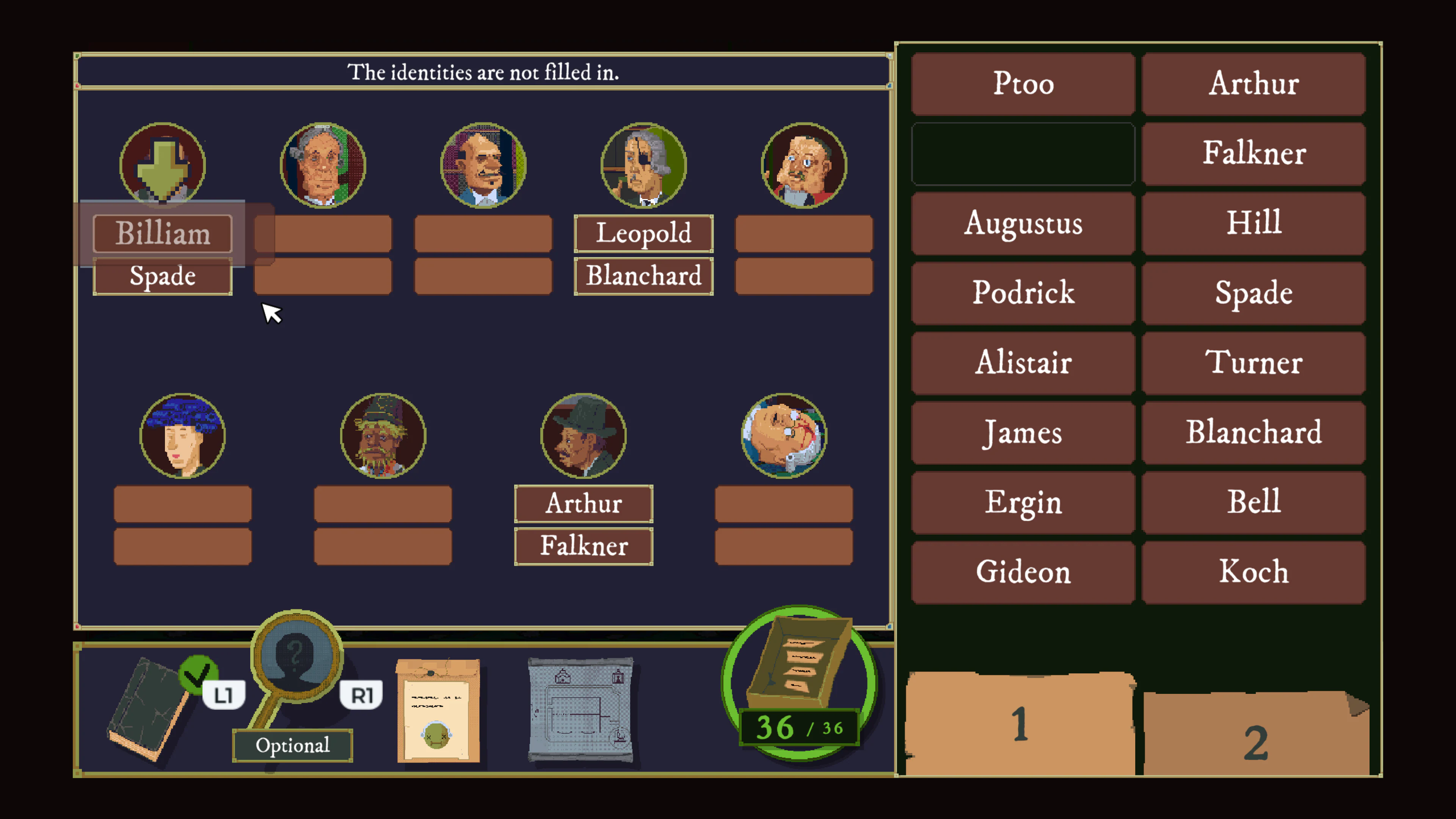Select the Gideon name tile
The width and height of the screenshot is (1456, 819).
(1022, 571)
